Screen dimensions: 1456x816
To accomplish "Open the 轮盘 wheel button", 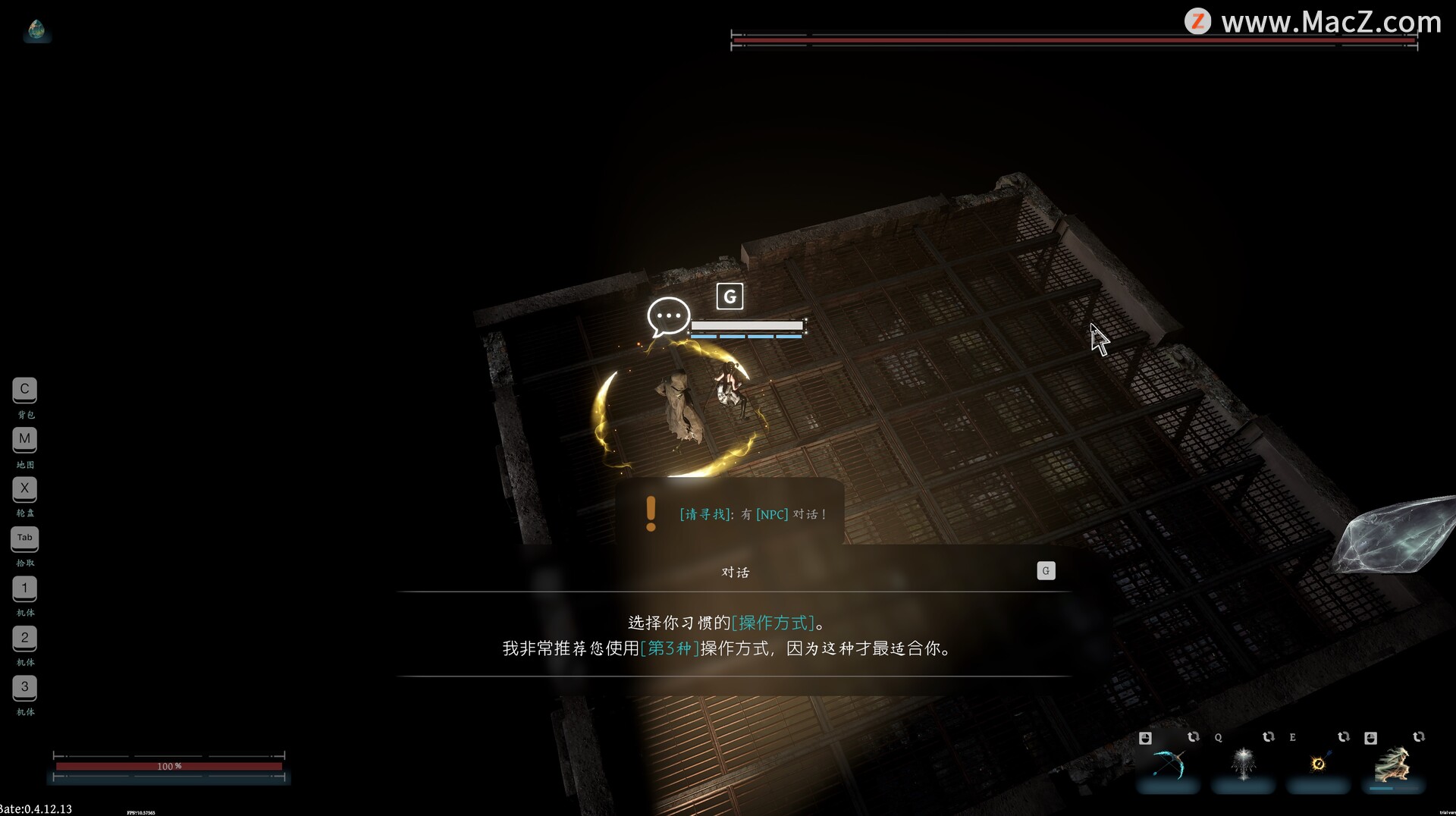I will pos(24,489).
